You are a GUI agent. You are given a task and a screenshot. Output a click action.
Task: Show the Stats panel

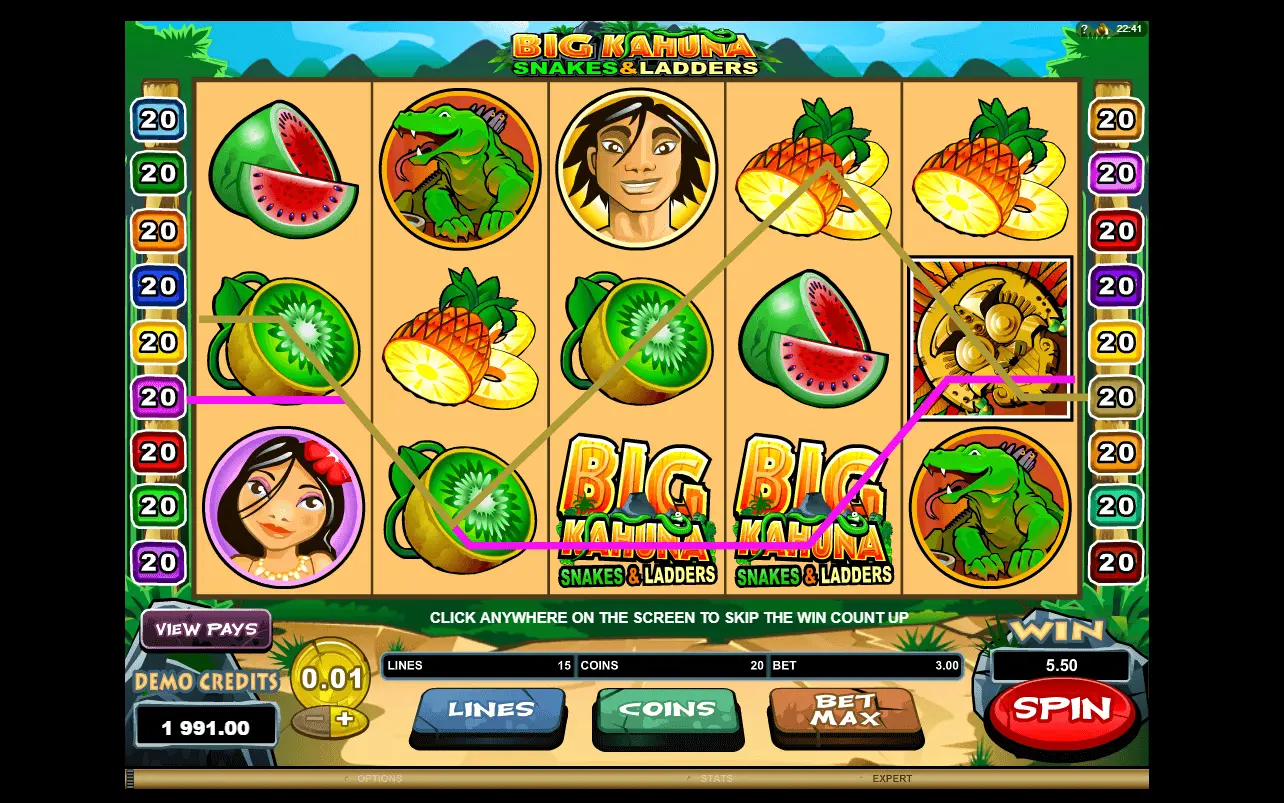tap(716, 778)
